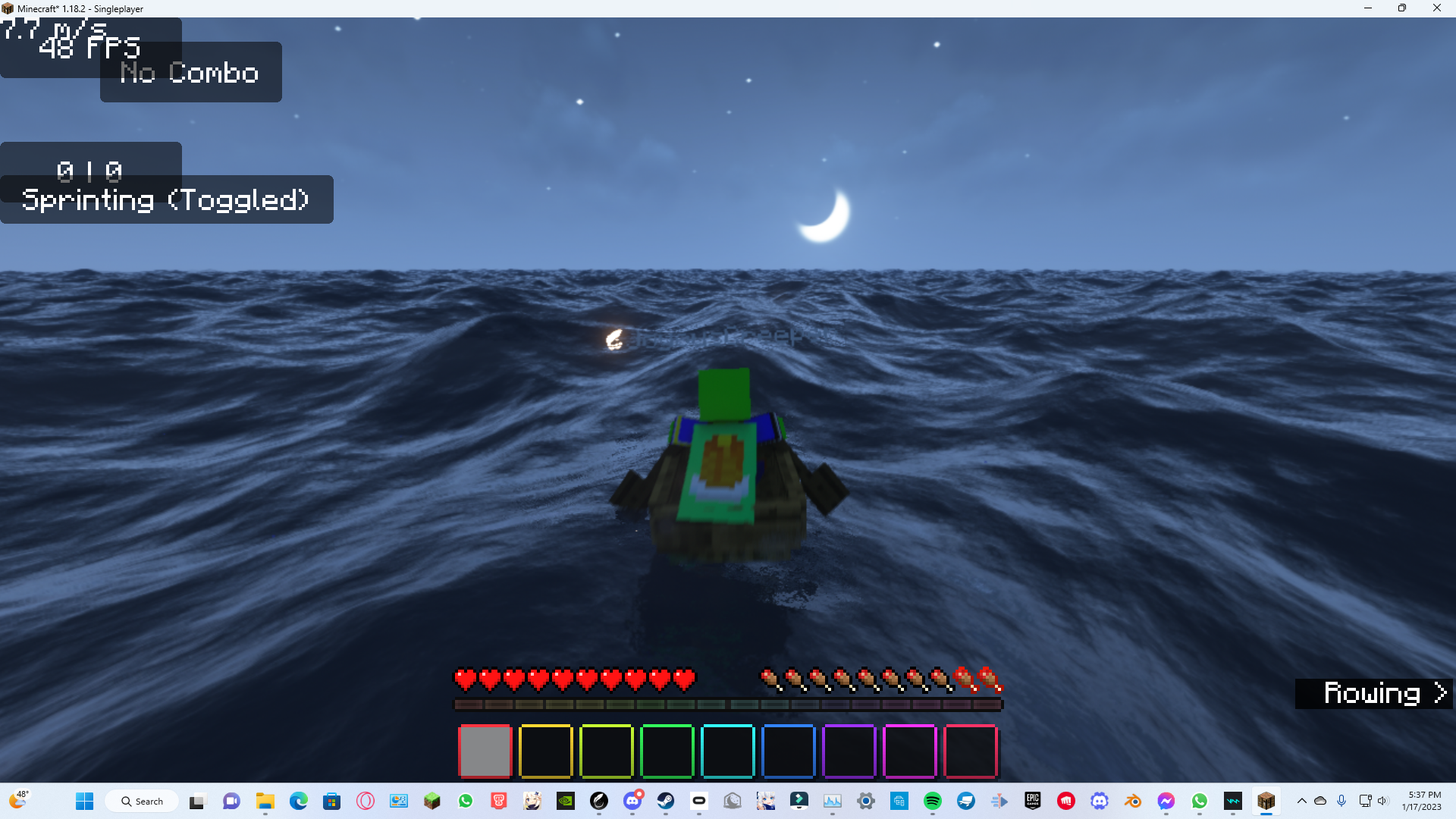Launch the Epic Games launcher

point(1032,801)
